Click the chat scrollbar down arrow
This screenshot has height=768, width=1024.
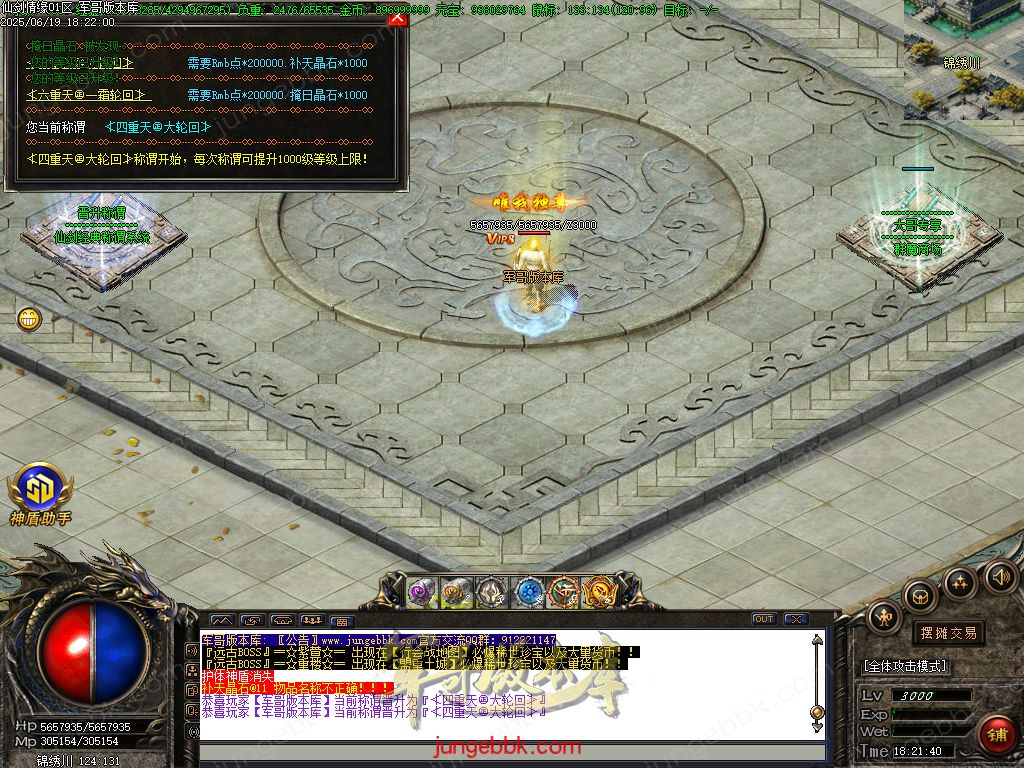(817, 712)
